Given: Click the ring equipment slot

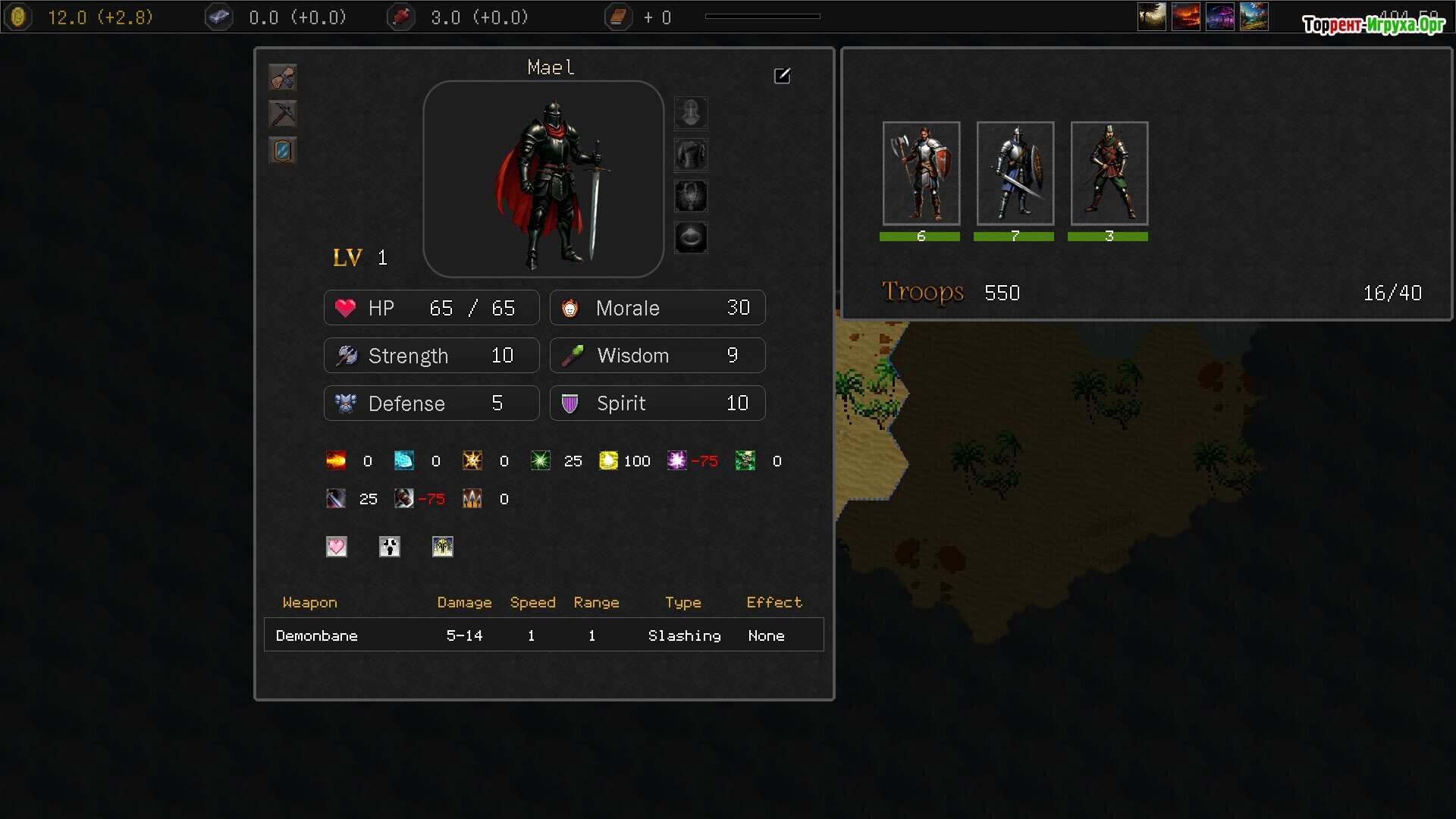Looking at the screenshot, I should (x=691, y=238).
